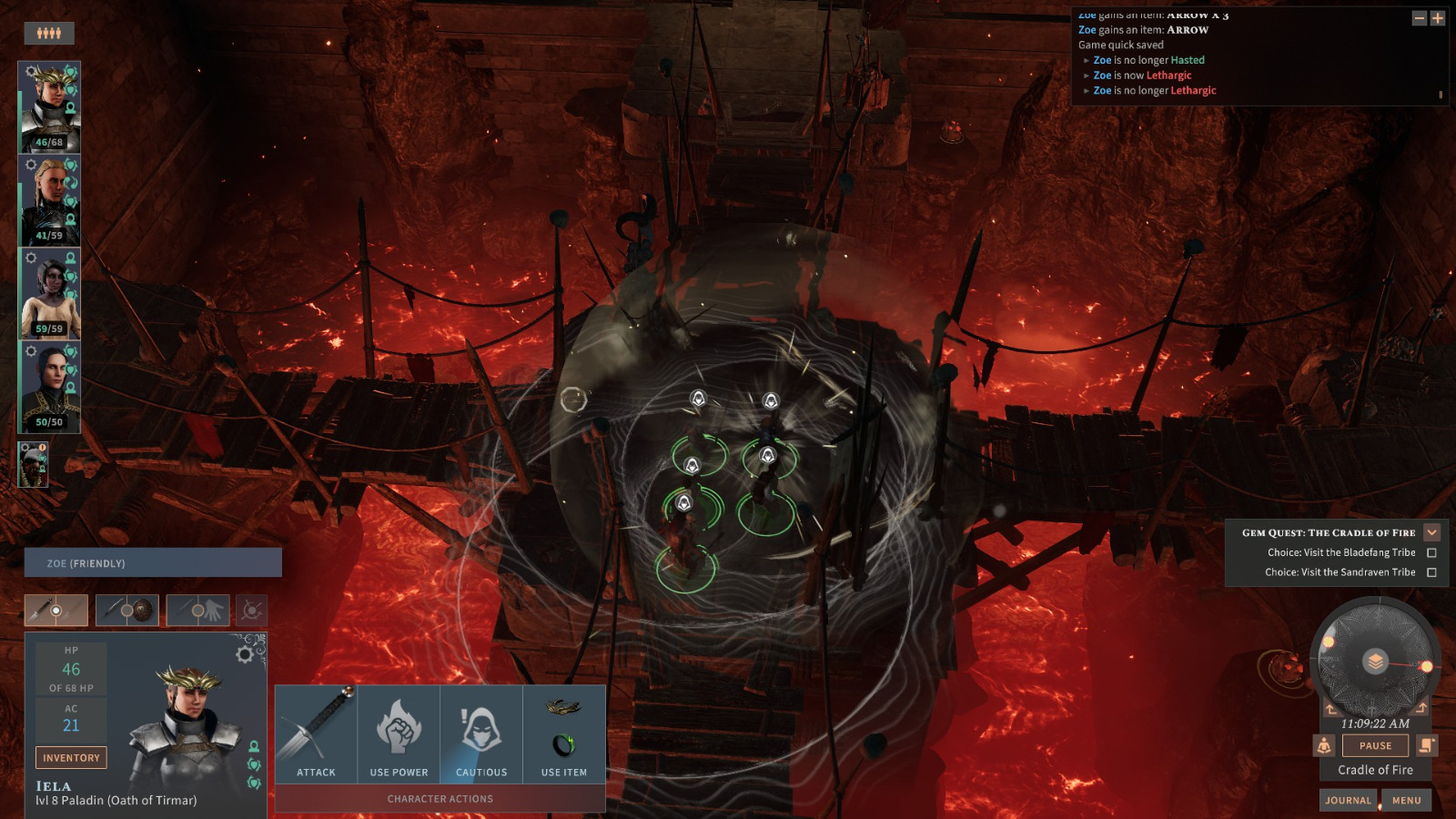Screen dimensions: 1456x819
Task: Click the gear icon on Iela's panel
Action: 245,654
